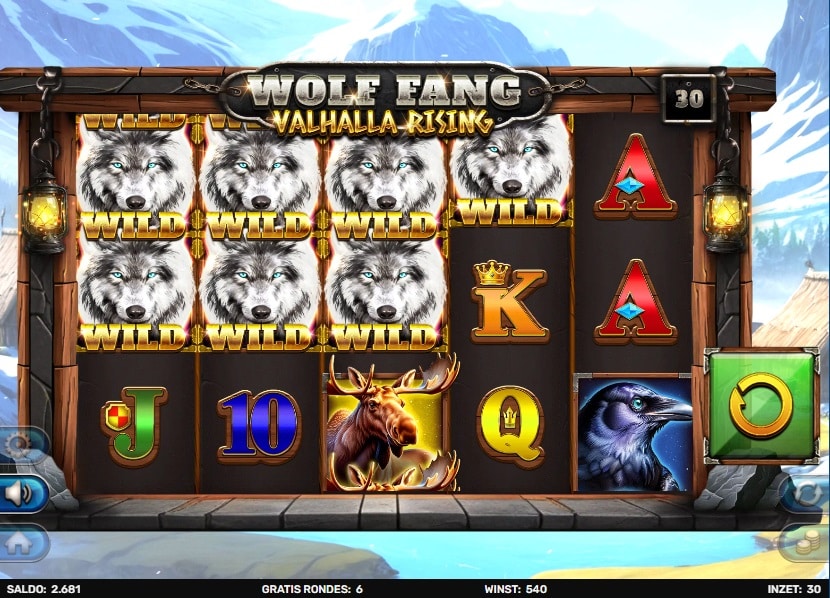Open autoplay with the circular arrows button

point(810,492)
